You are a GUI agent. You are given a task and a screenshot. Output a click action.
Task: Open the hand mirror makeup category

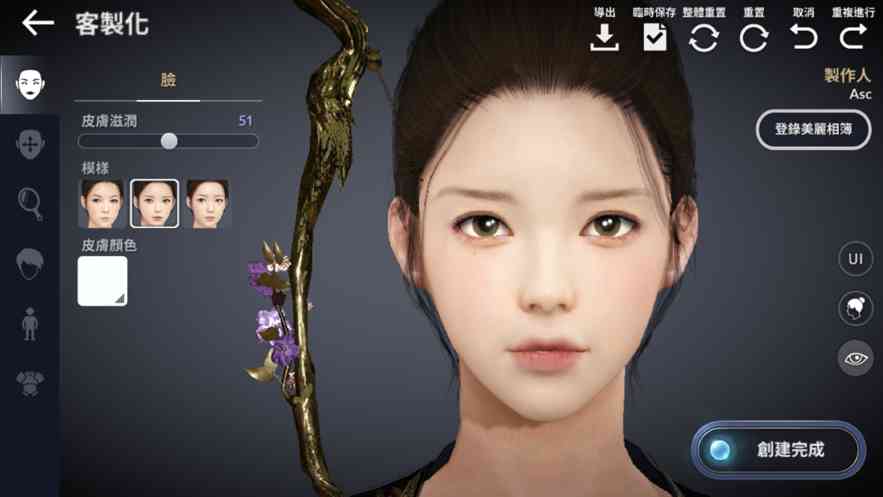30,203
